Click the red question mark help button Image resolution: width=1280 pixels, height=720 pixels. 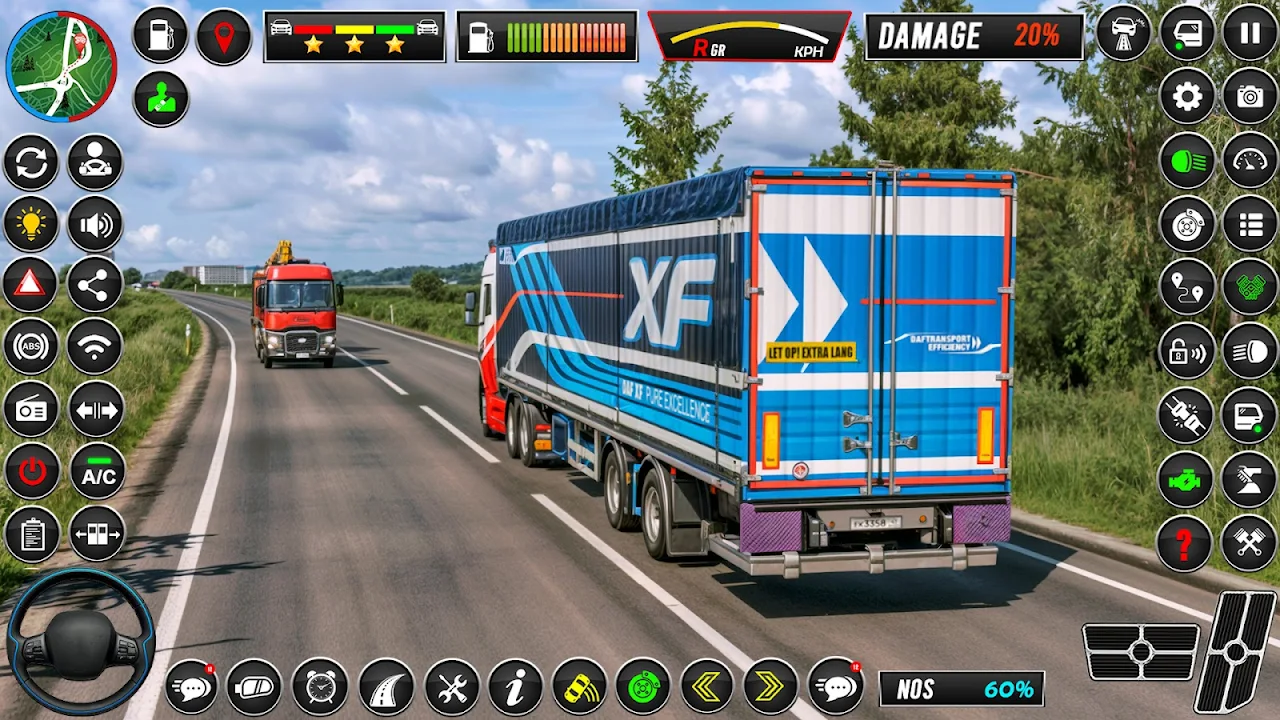click(1185, 543)
